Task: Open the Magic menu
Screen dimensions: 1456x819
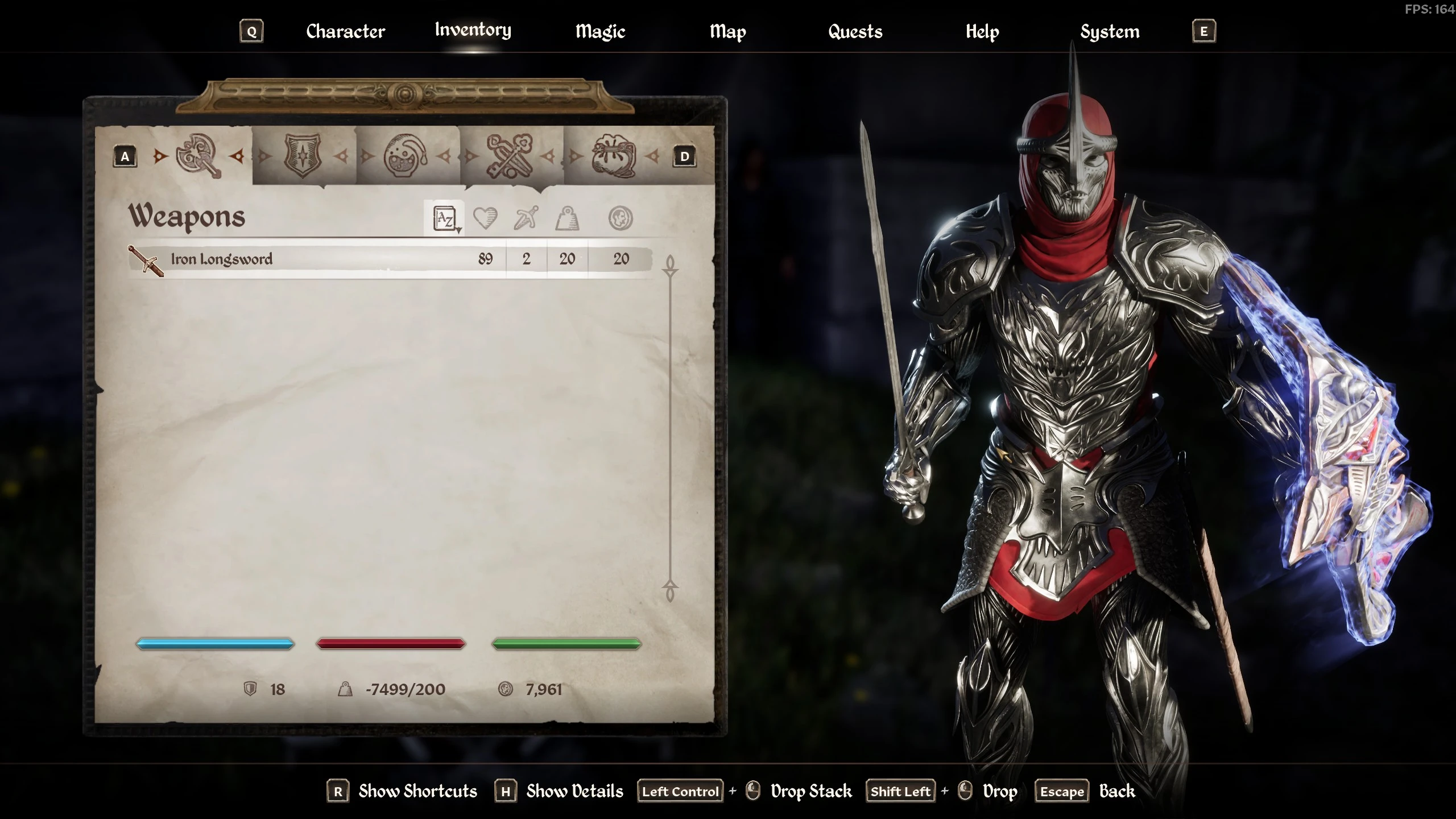Action: 600,31
